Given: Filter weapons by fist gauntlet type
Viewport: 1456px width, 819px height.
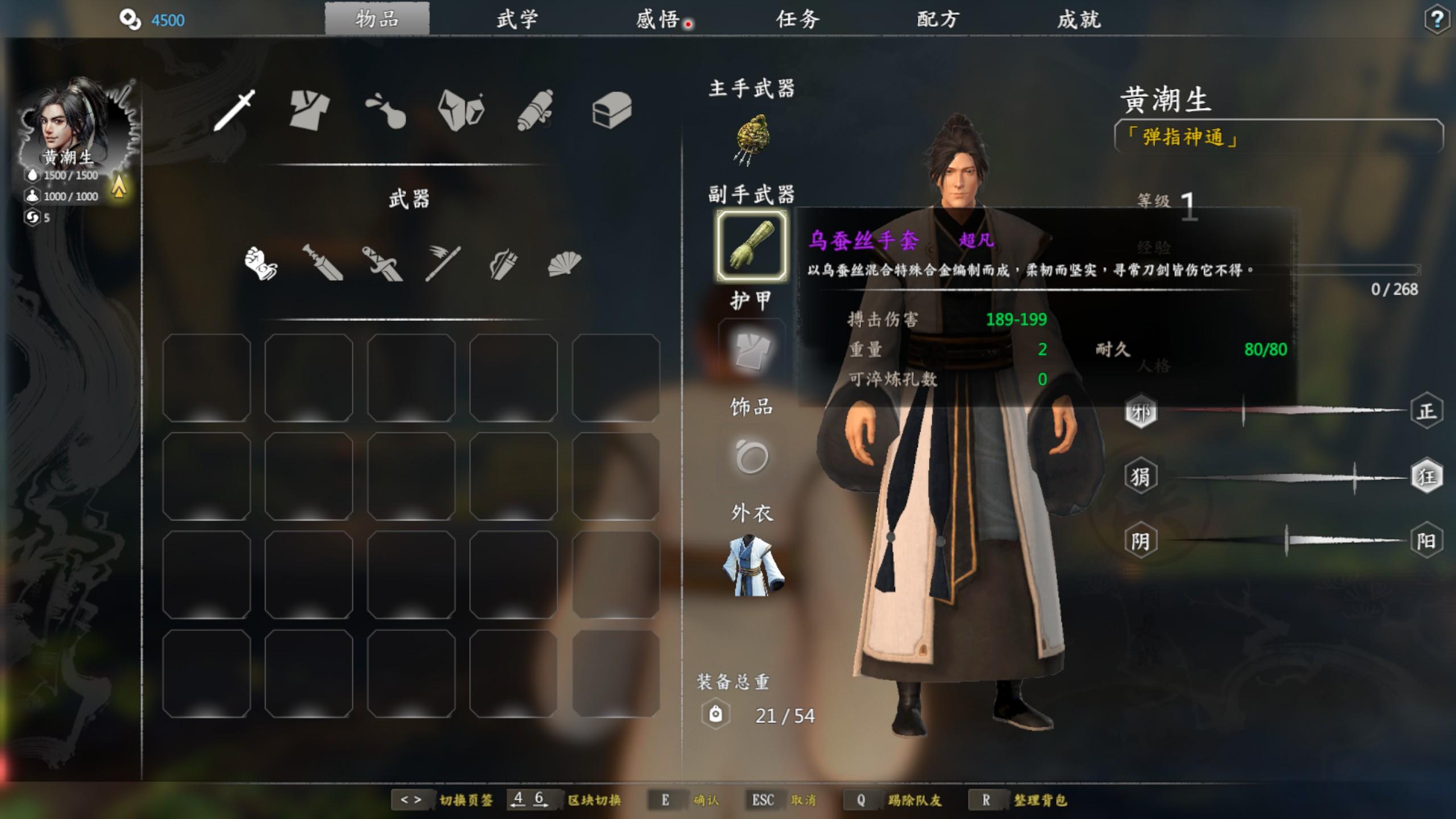Looking at the screenshot, I should (x=260, y=263).
